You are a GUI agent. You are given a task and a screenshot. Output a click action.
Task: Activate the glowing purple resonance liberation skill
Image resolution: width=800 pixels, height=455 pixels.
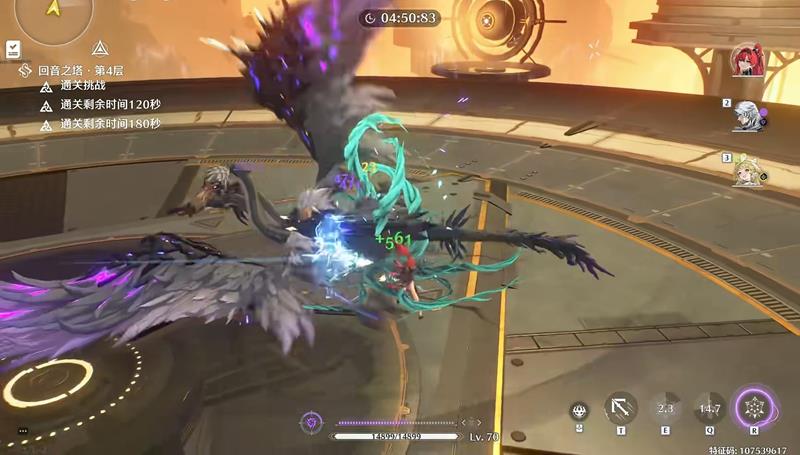[x=755, y=409]
